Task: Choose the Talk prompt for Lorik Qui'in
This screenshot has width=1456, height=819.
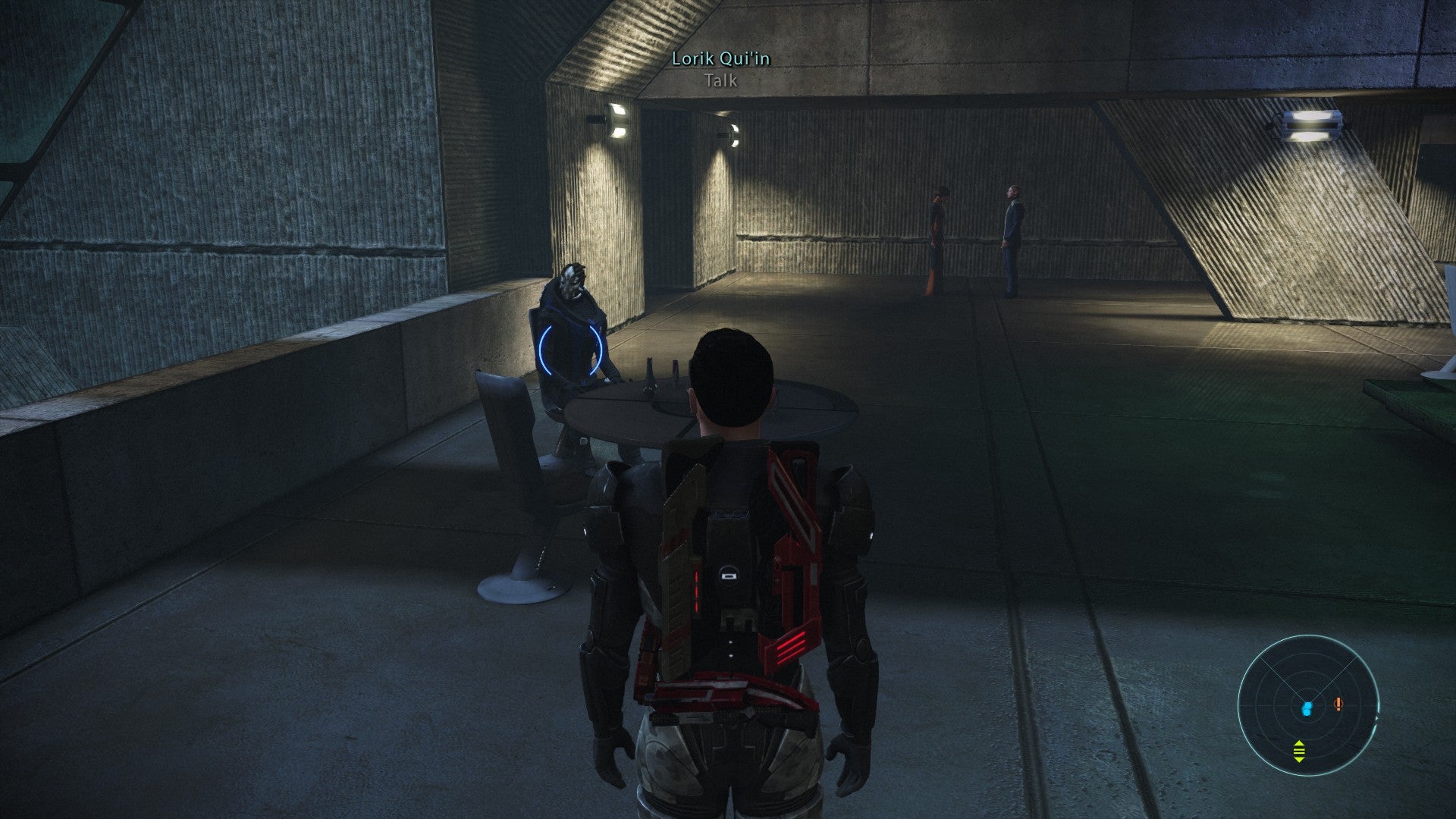Action: click(x=720, y=80)
